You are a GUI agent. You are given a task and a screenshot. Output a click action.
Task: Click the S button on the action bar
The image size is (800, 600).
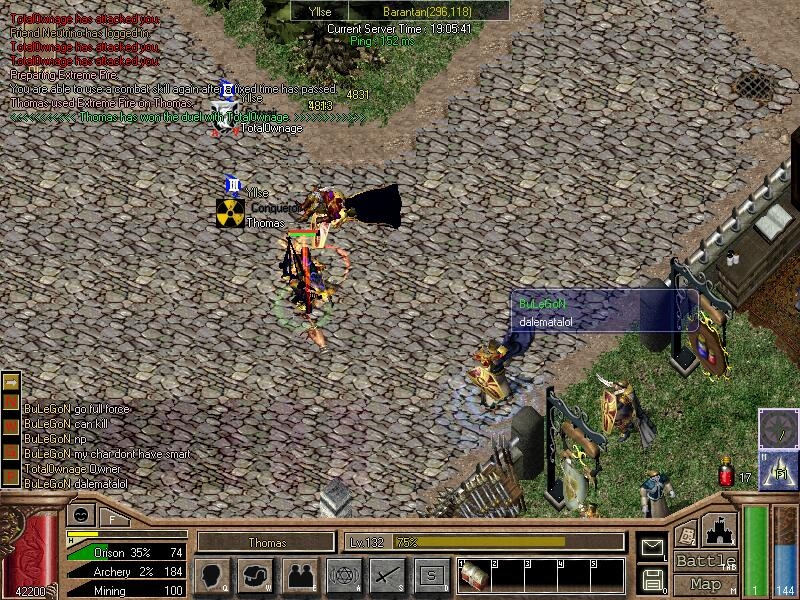point(430,575)
